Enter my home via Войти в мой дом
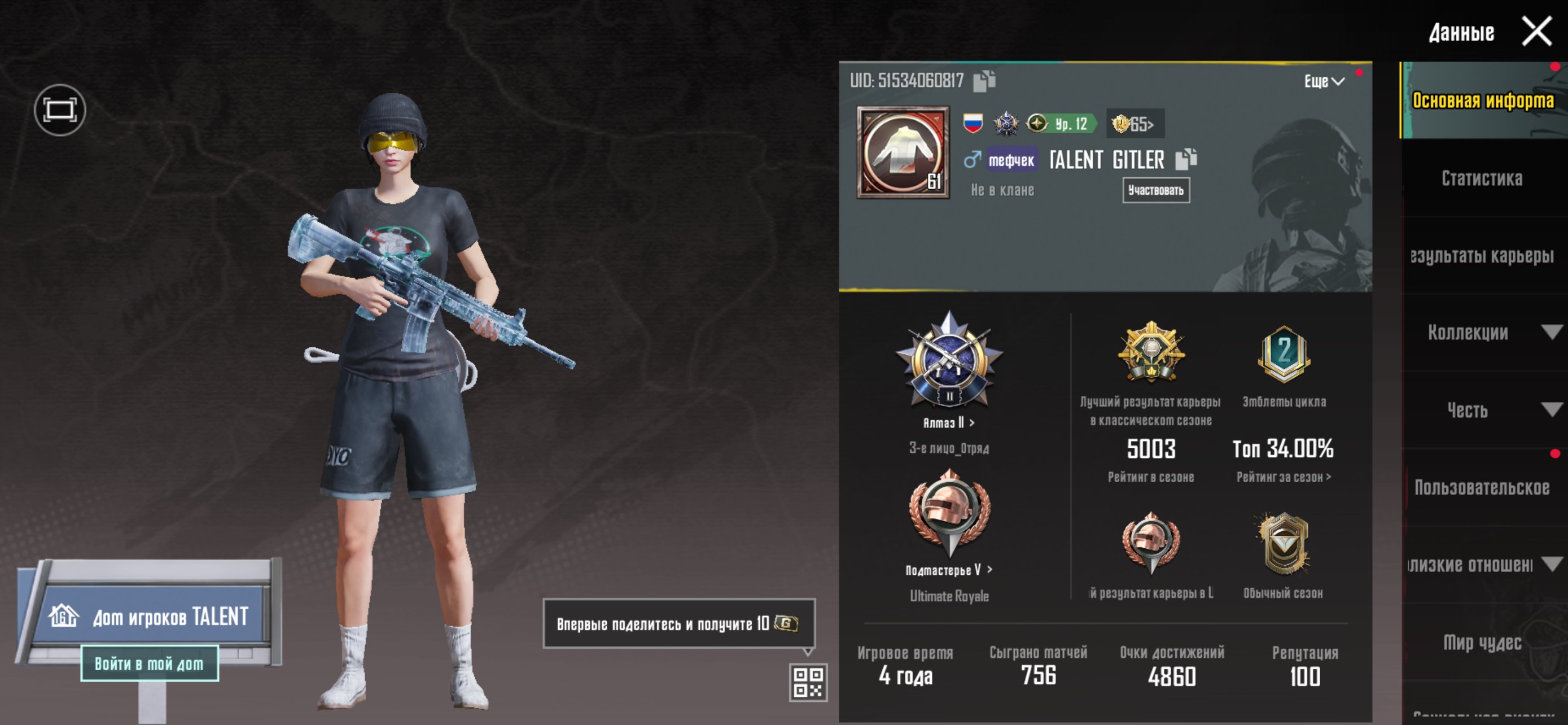The image size is (1568, 725). pos(149,663)
